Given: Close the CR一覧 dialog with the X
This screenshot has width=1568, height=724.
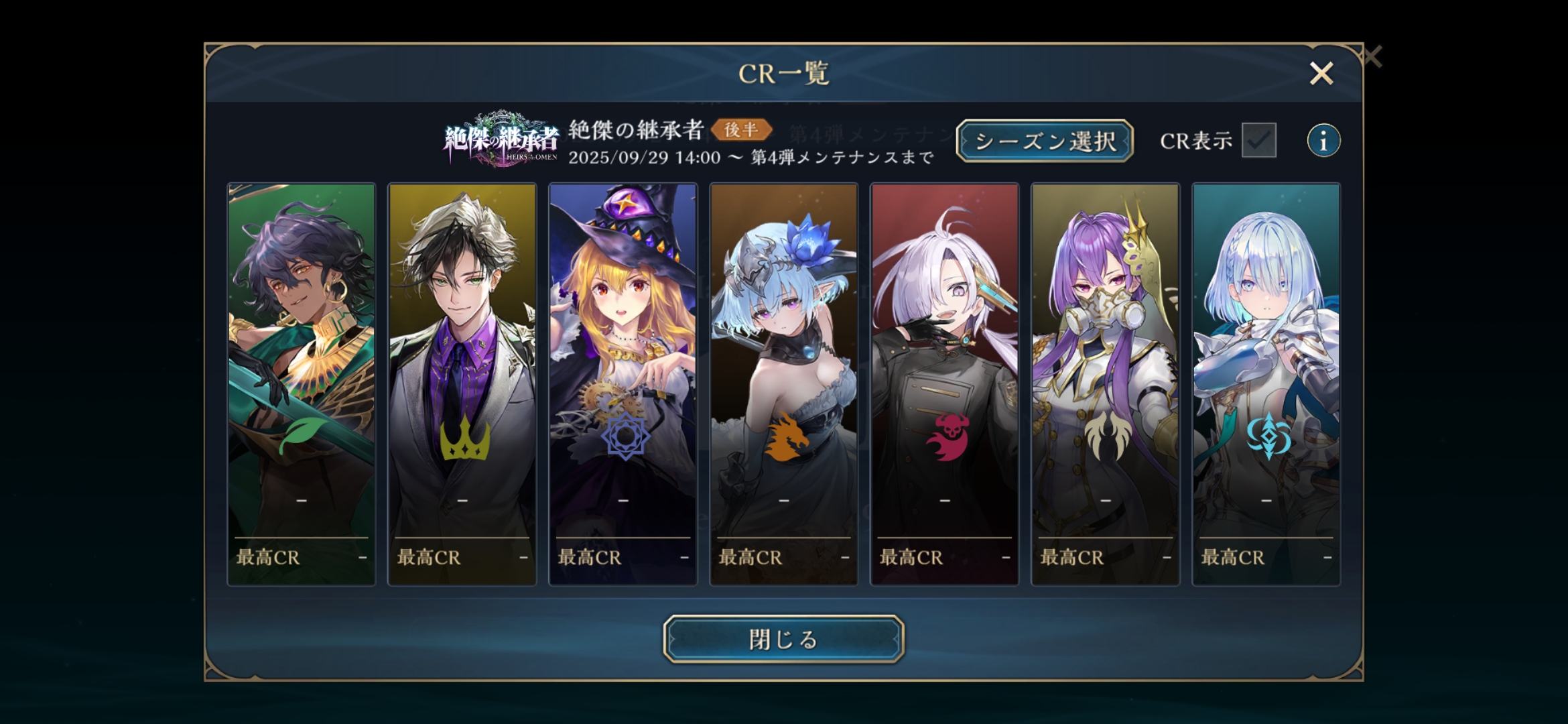Looking at the screenshot, I should click(1321, 73).
